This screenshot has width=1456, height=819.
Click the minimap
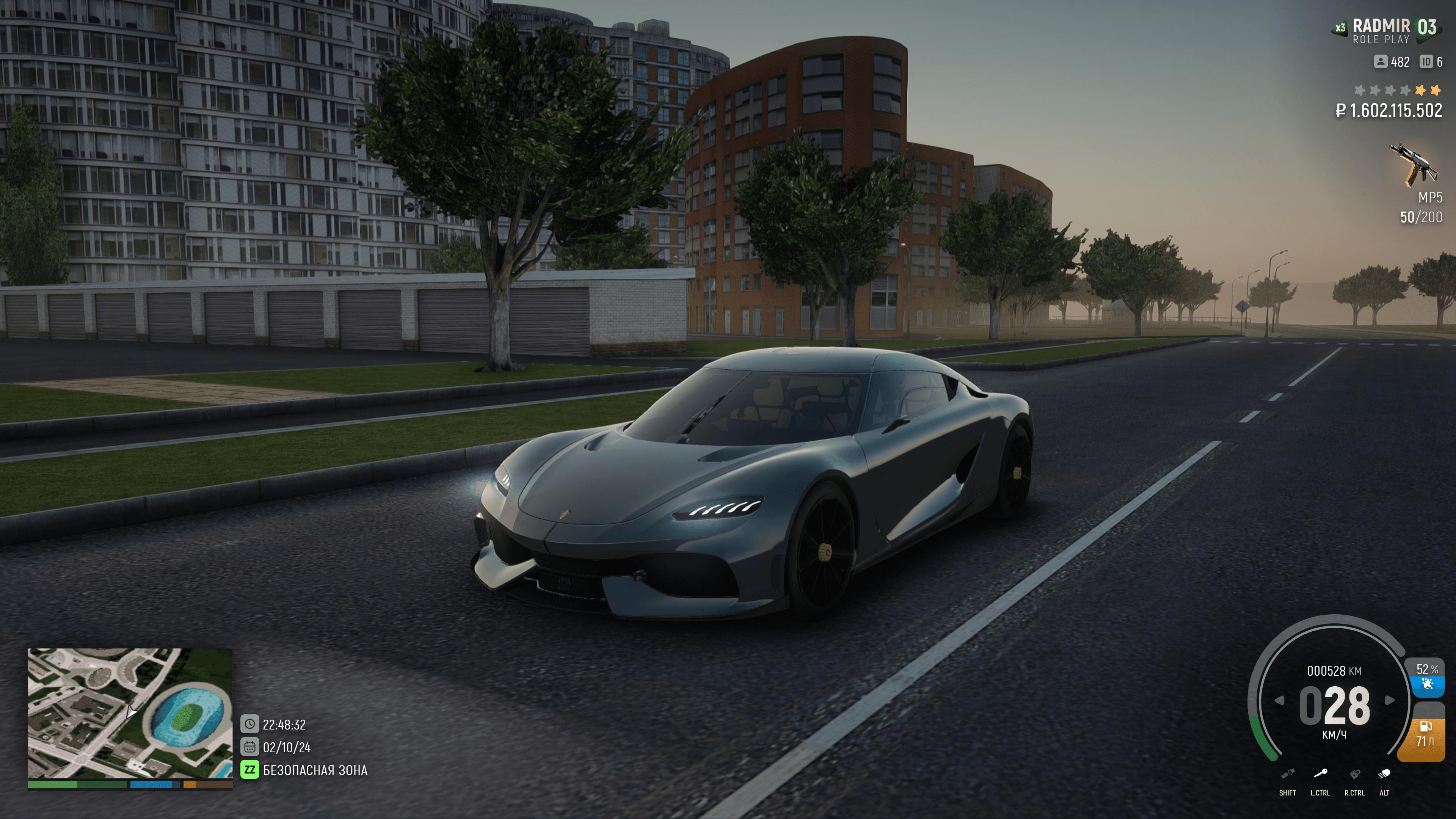click(x=130, y=713)
